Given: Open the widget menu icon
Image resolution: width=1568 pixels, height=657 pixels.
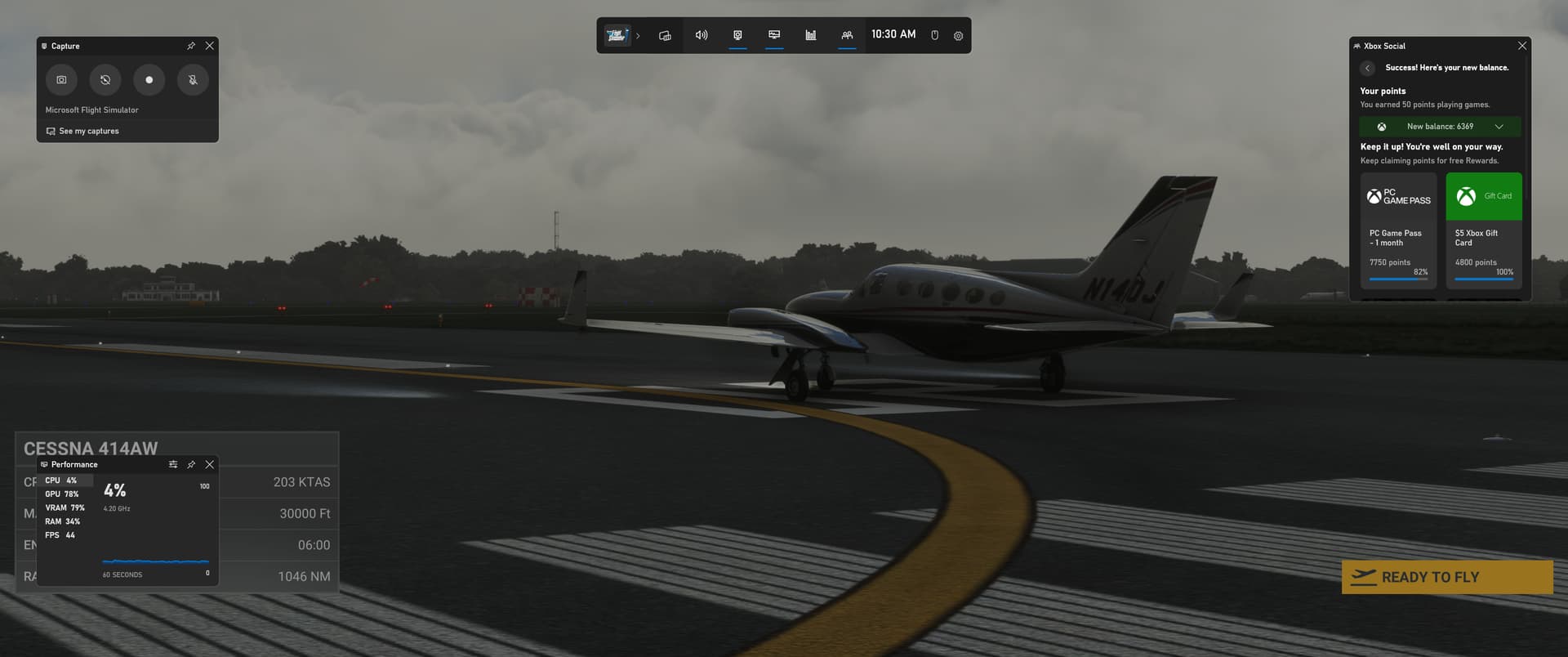Looking at the screenshot, I should [664, 34].
